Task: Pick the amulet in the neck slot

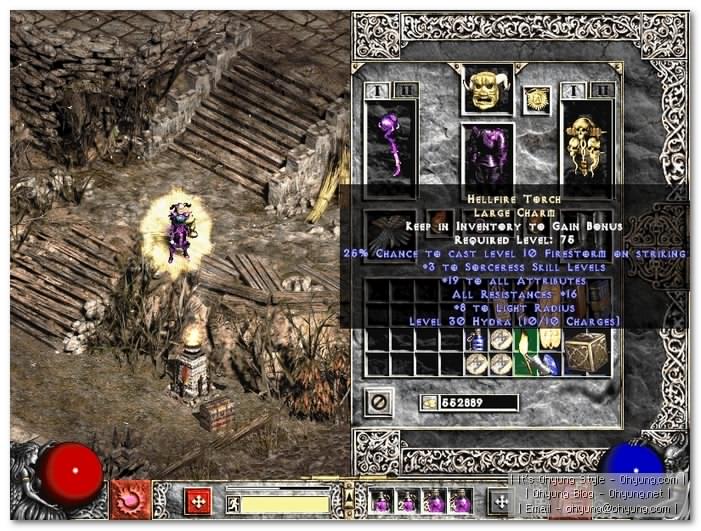Action: [x=537, y=99]
